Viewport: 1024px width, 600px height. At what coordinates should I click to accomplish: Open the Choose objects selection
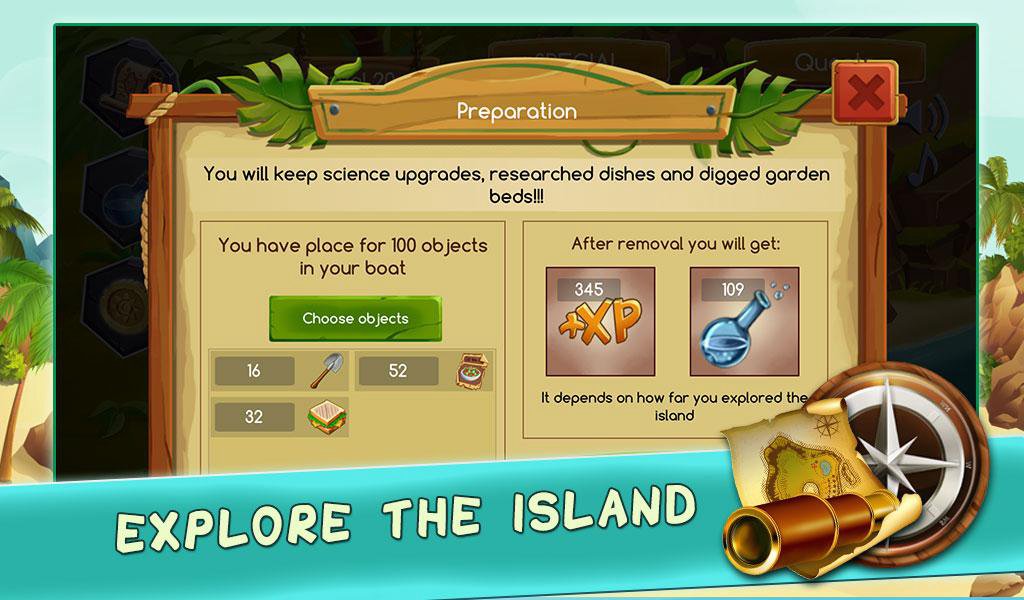click(x=355, y=318)
